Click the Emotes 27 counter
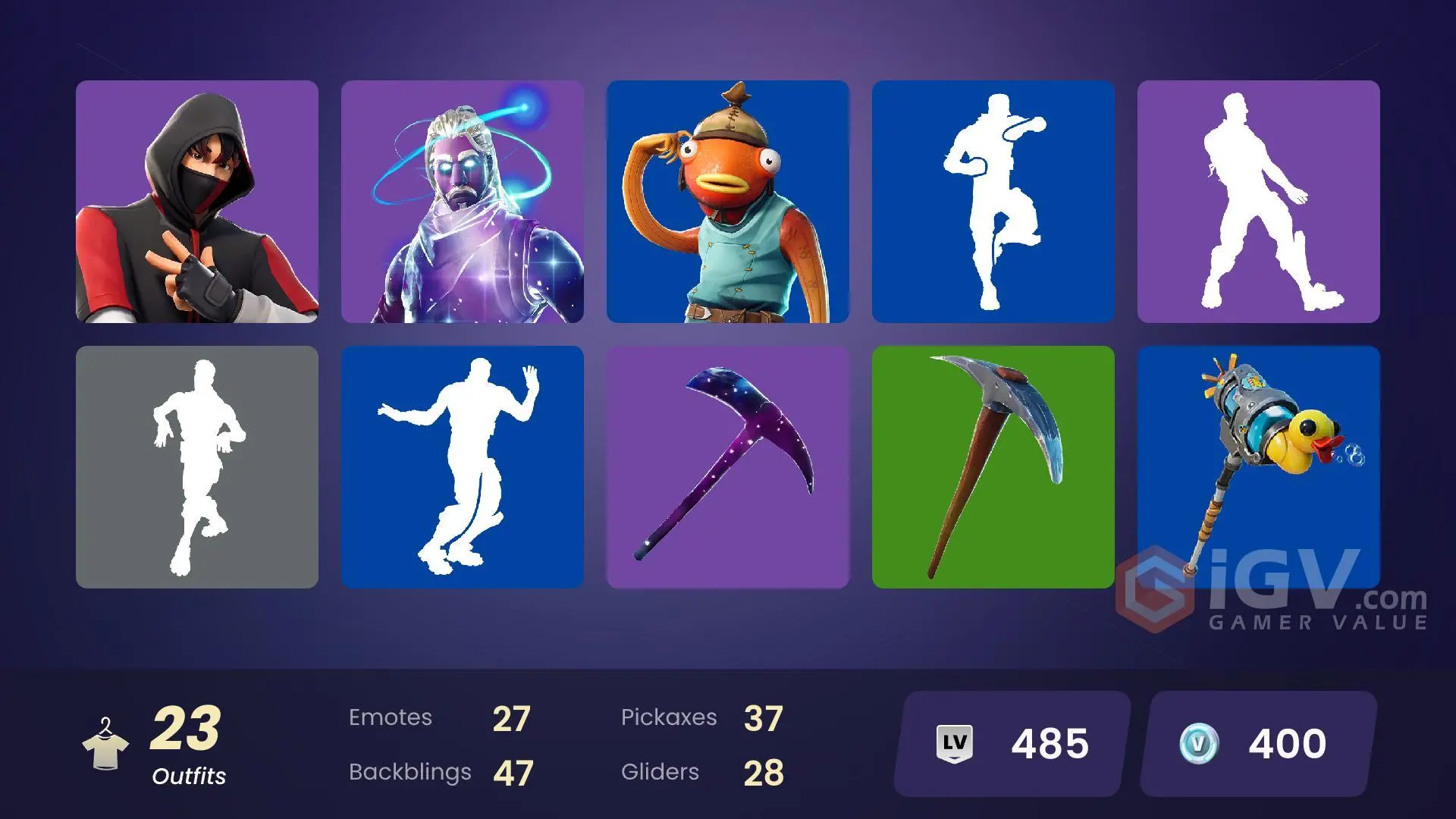The width and height of the screenshot is (1456, 819). [x=438, y=717]
